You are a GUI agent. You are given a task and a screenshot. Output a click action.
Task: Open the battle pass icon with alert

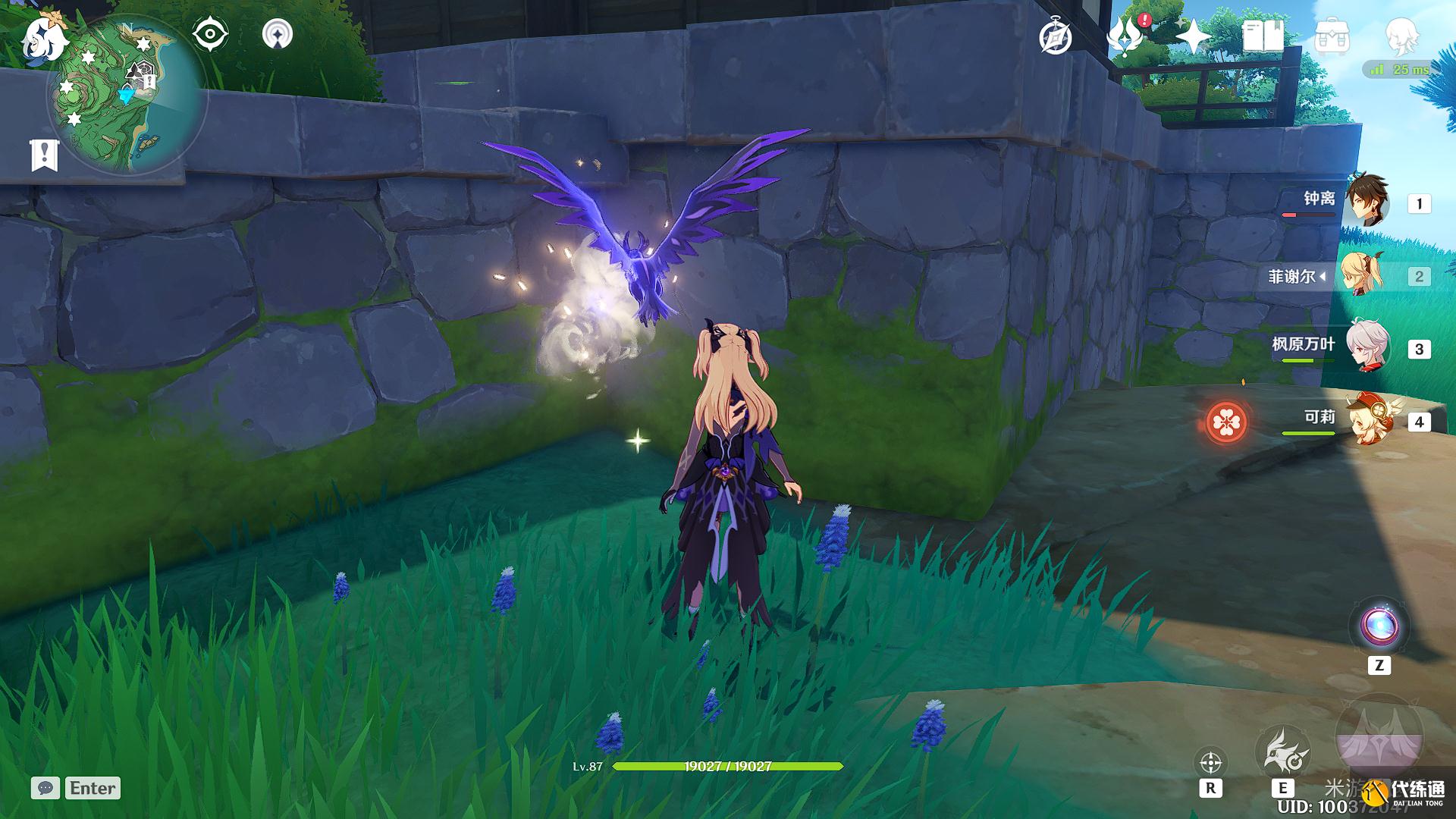coord(1125,36)
